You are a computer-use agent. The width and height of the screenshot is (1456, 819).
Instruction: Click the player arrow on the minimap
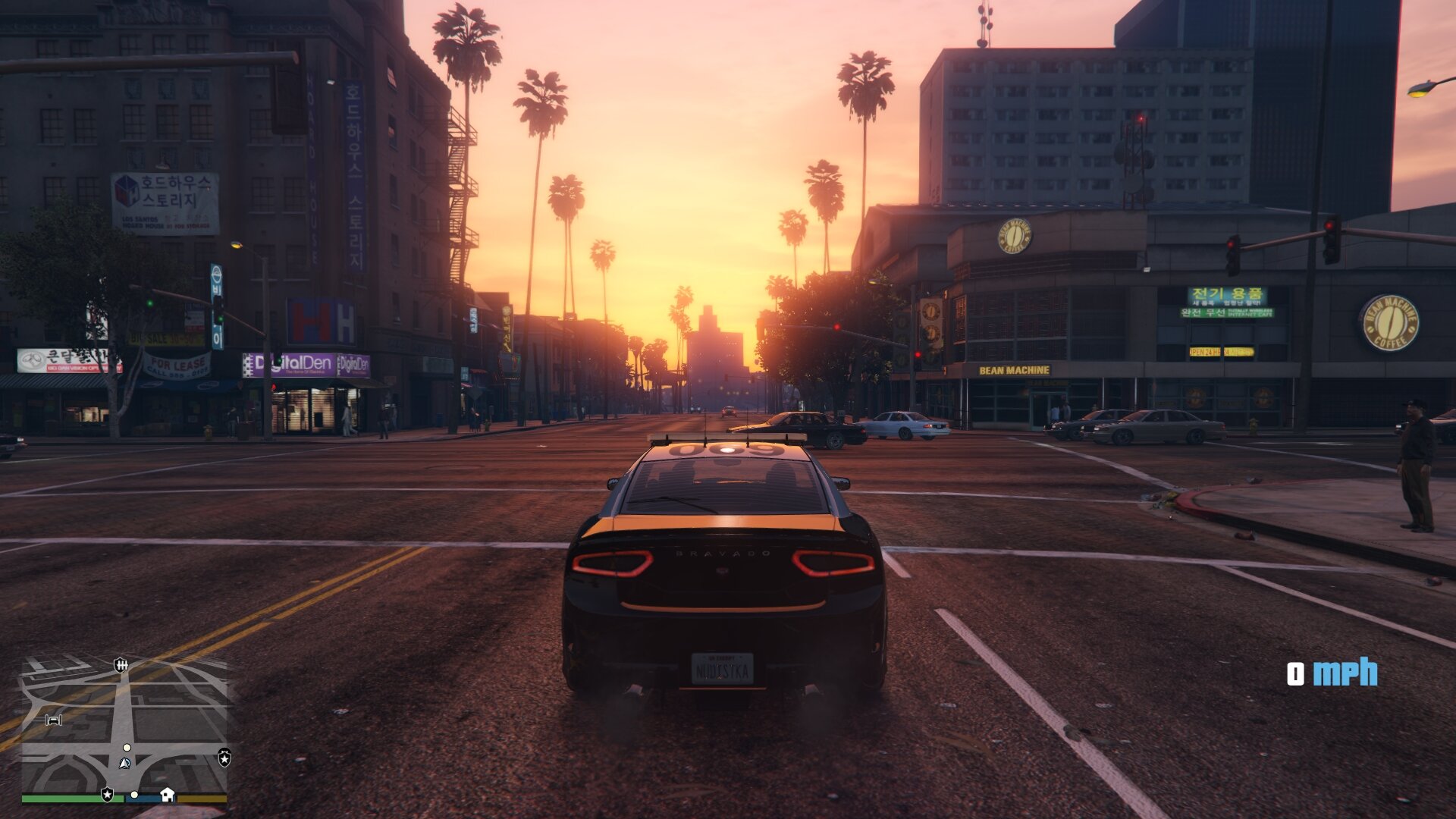125,763
